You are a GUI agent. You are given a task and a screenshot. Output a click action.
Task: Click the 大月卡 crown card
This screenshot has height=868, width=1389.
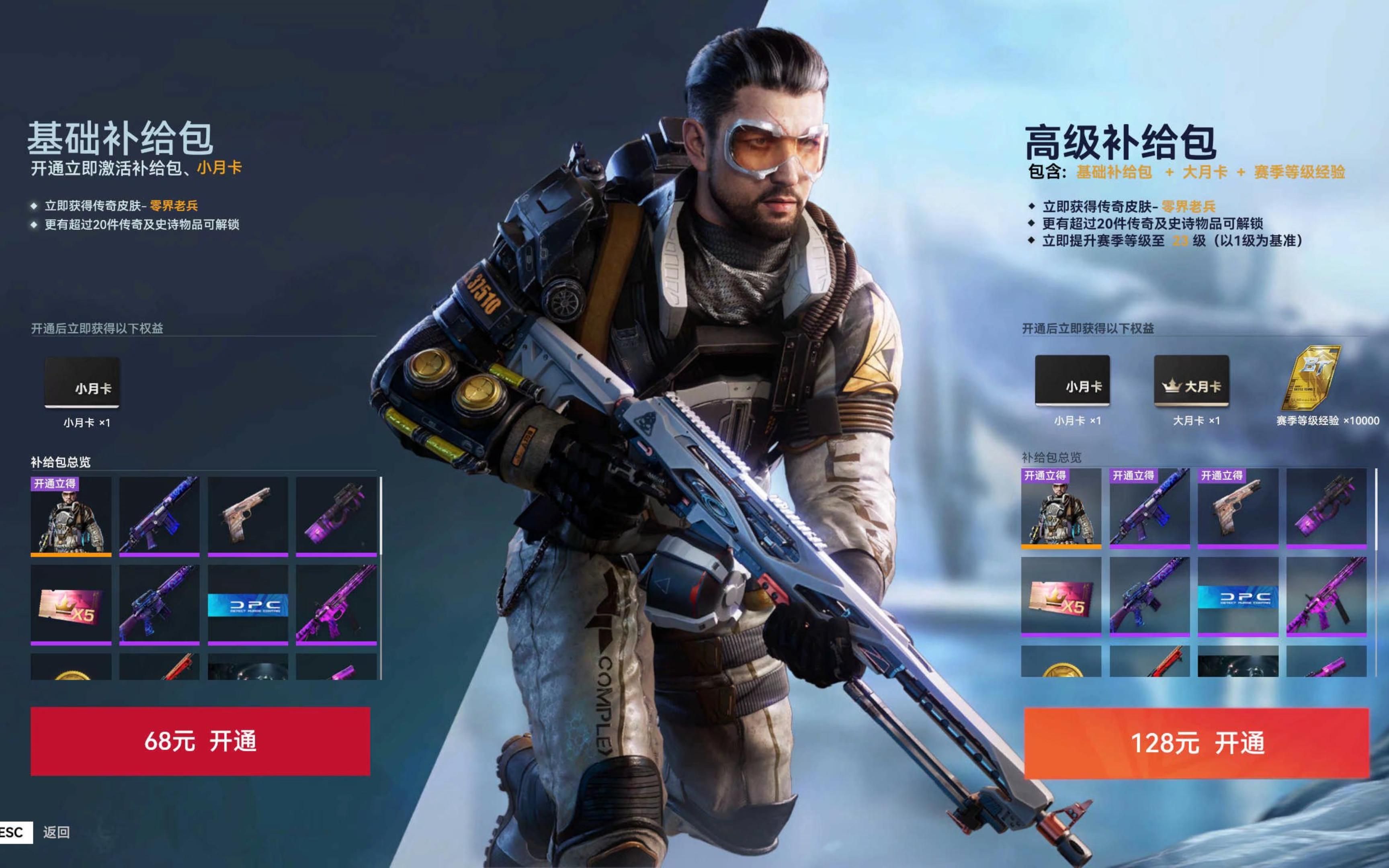tap(1191, 381)
